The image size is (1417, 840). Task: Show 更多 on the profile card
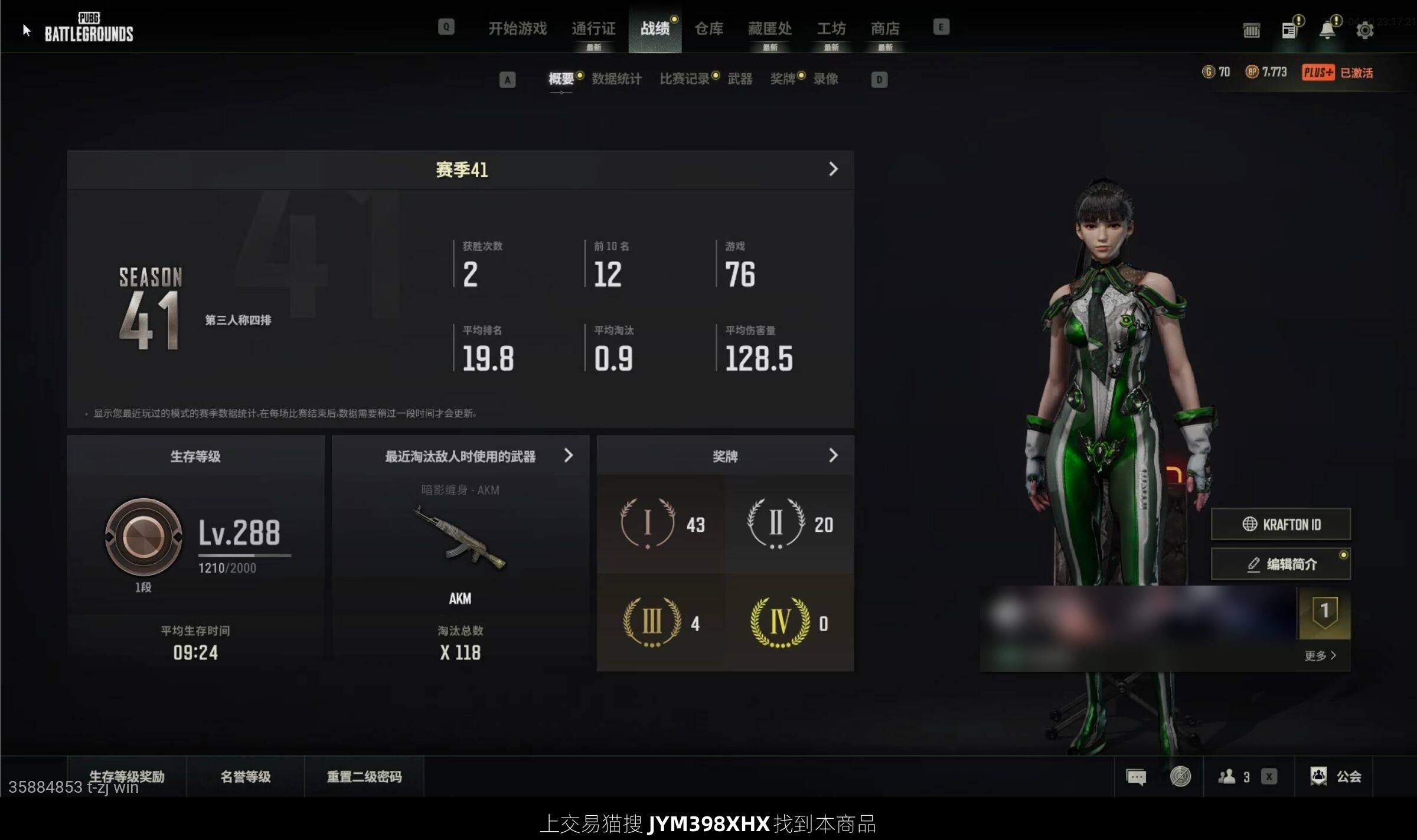tap(1320, 656)
